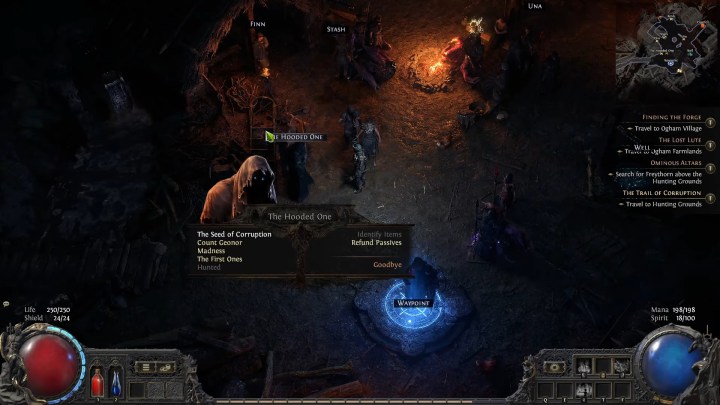
Task: Choose the Count Geonor dialogue topic
Action: [220, 242]
